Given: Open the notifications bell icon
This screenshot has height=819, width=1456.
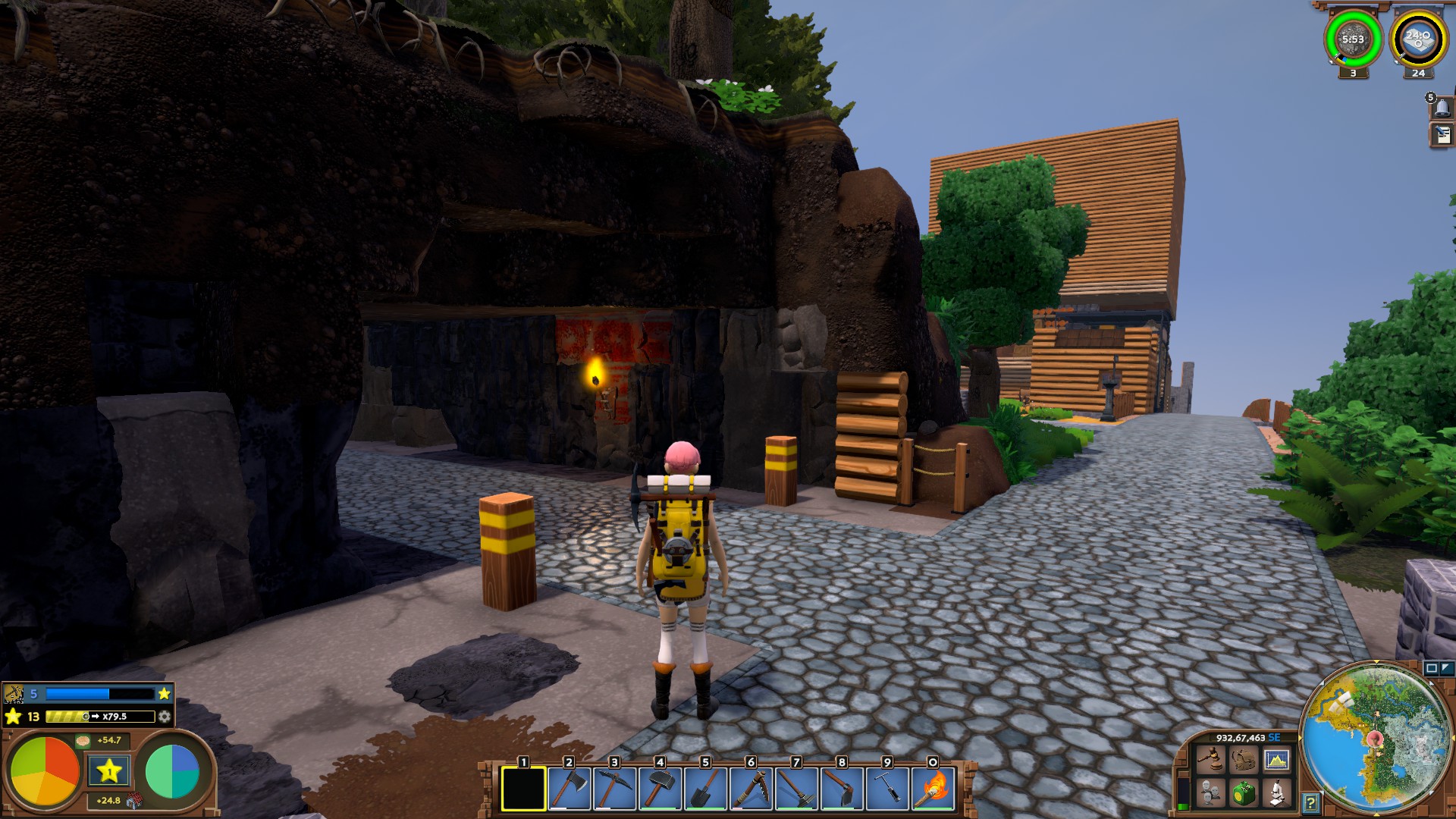Looking at the screenshot, I should 1442,108.
